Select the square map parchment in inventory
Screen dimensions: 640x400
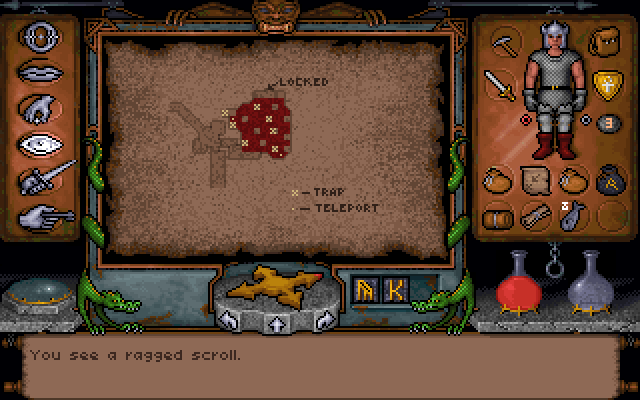click(x=534, y=181)
